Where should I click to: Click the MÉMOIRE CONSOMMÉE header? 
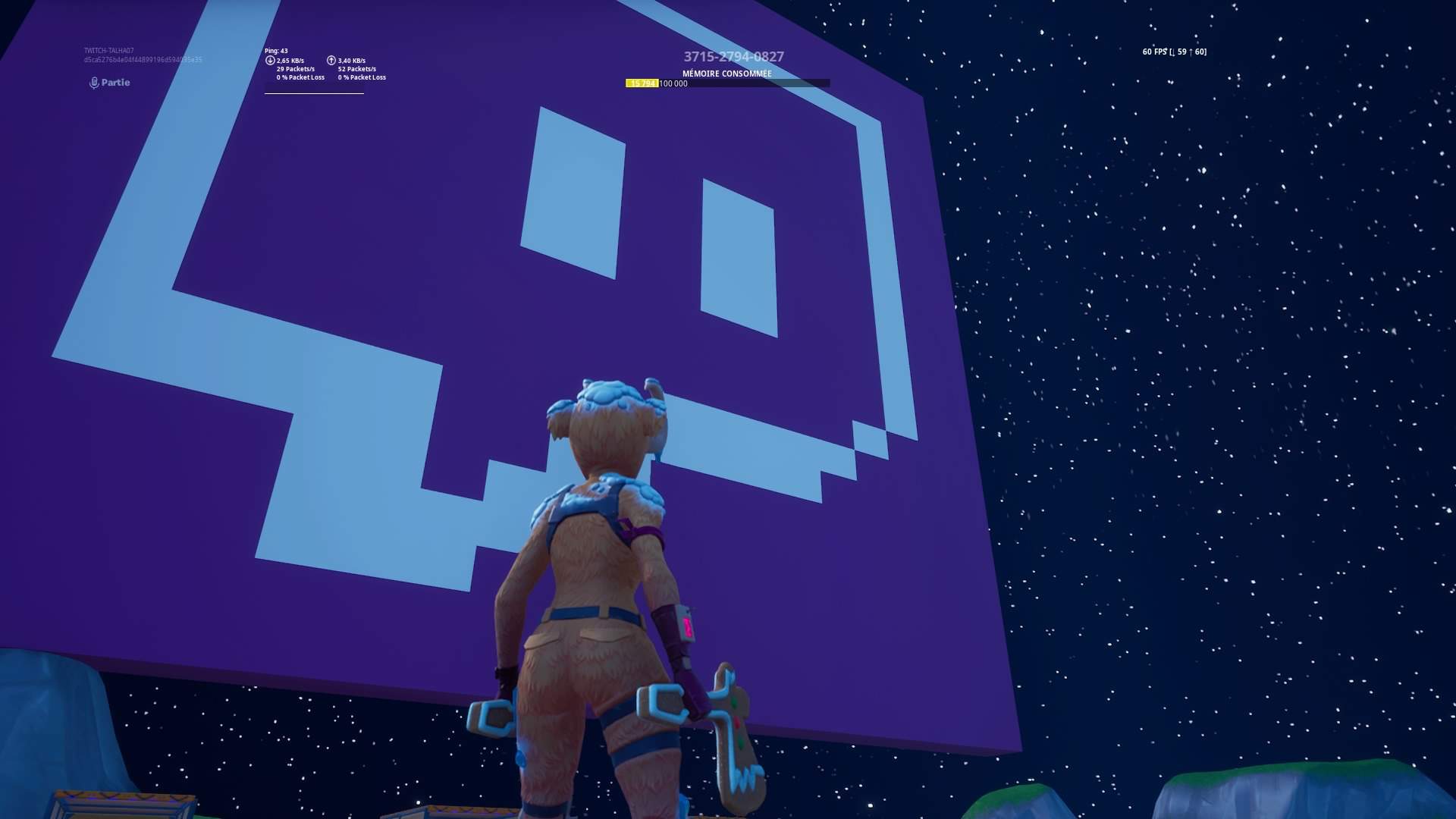pos(726,74)
